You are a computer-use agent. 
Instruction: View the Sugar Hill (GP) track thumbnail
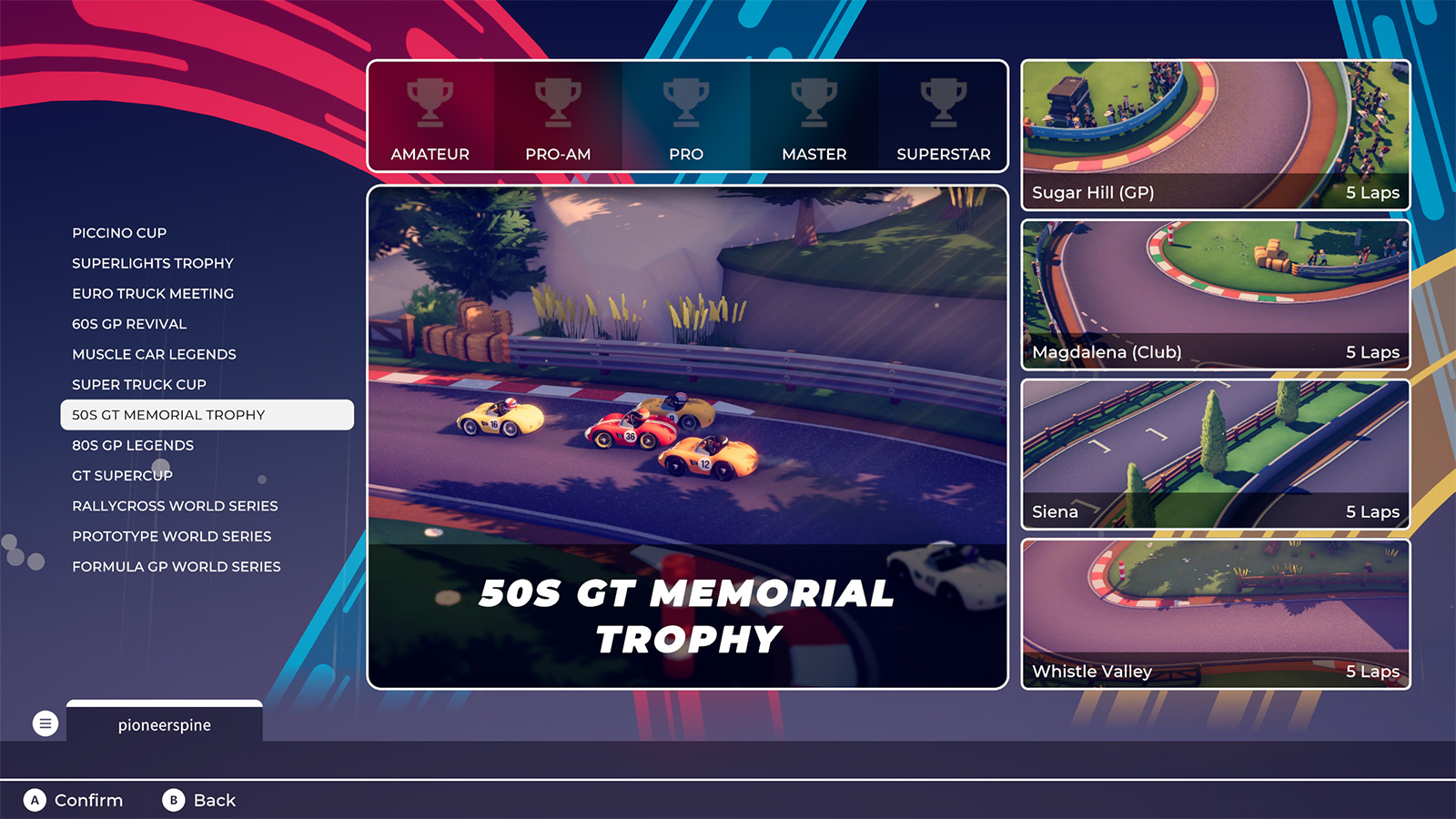(1216, 135)
